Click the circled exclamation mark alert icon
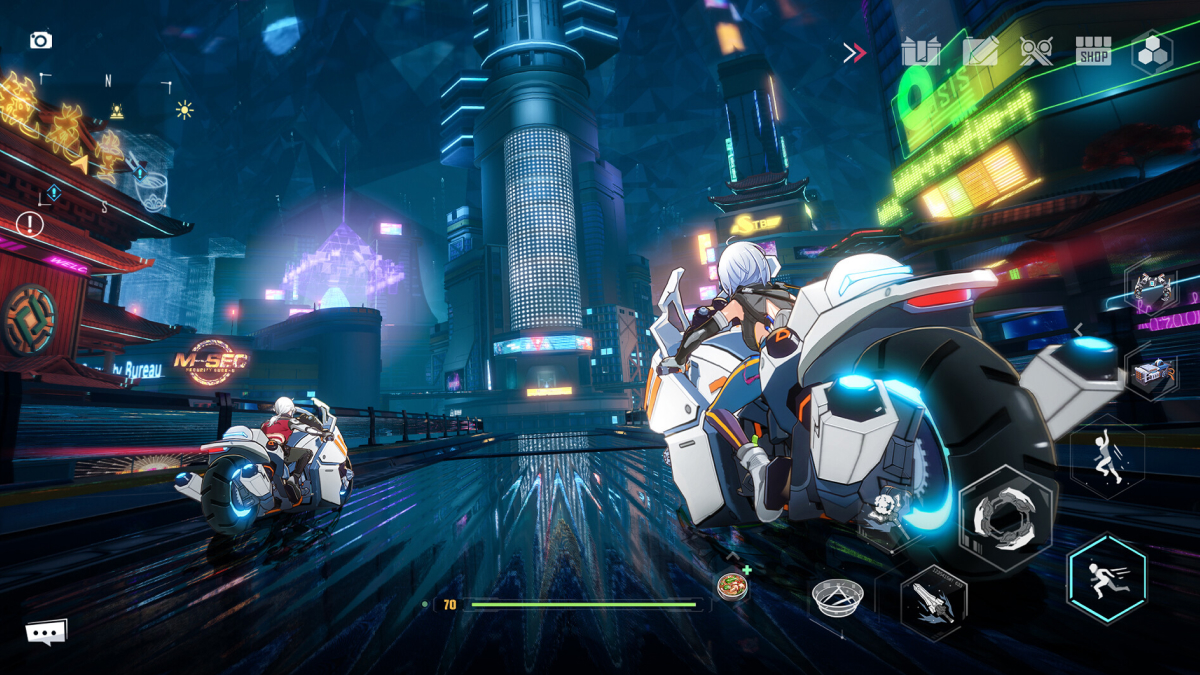 point(30,224)
